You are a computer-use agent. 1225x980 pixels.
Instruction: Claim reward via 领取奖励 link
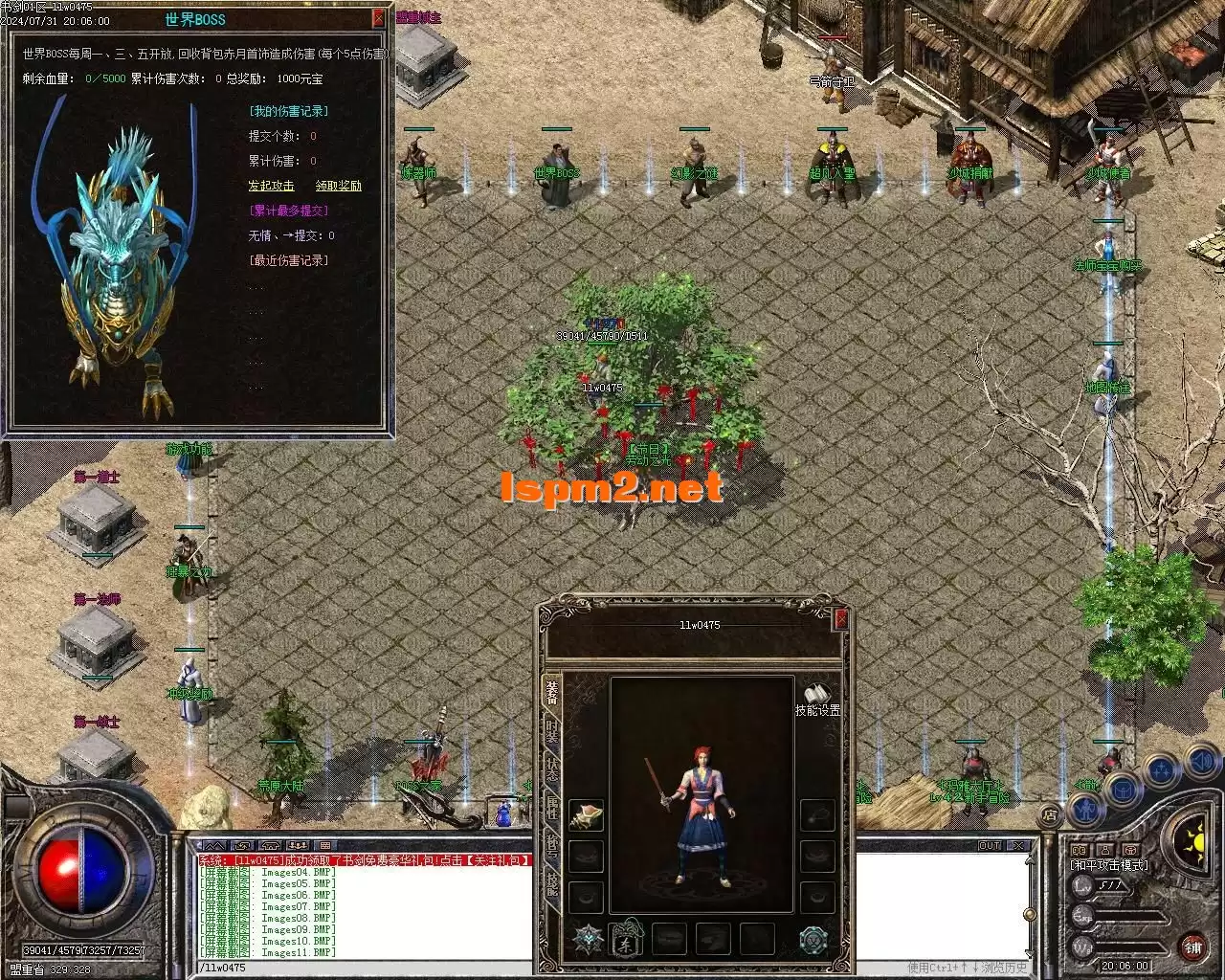tap(339, 186)
